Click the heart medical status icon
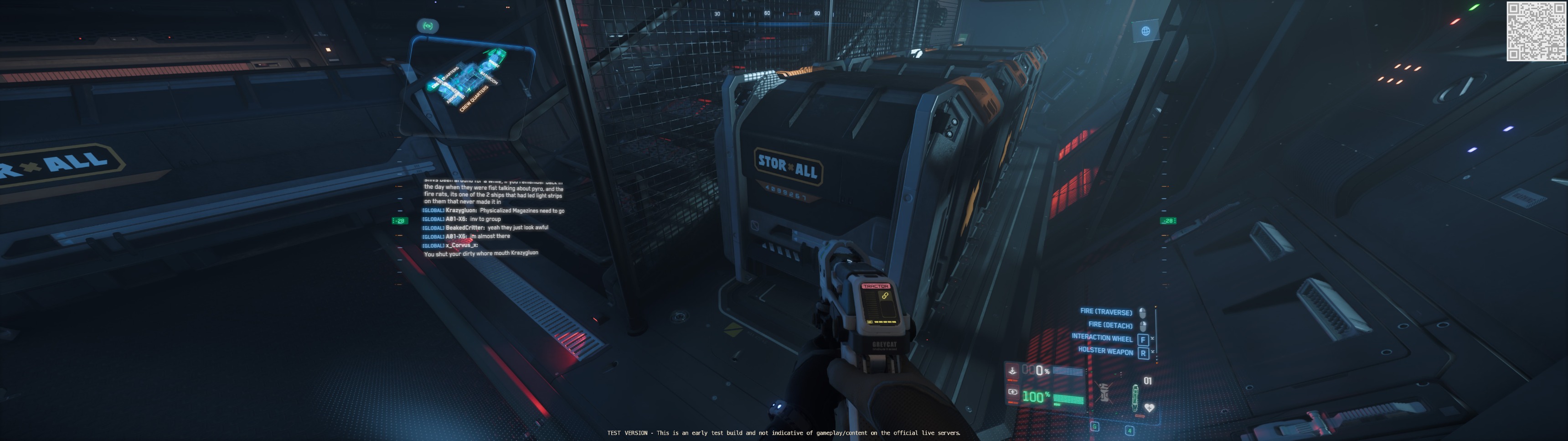Image resolution: width=1568 pixels, height=441 pixels. coord(1149,408)
